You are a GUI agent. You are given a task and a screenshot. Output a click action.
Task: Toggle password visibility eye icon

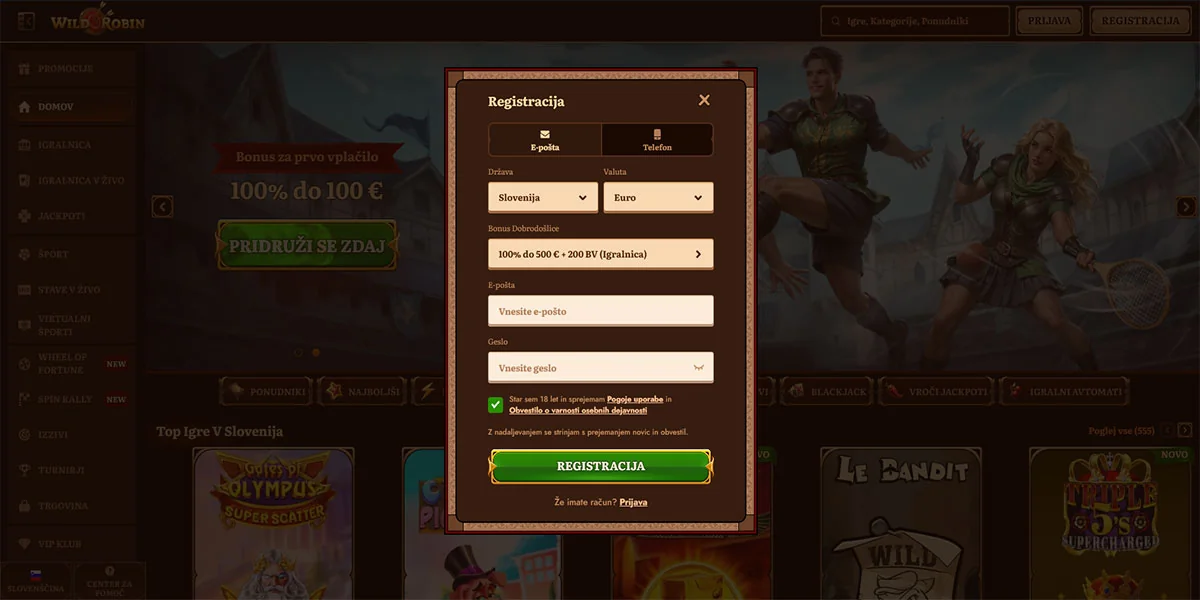coord(699,368)
